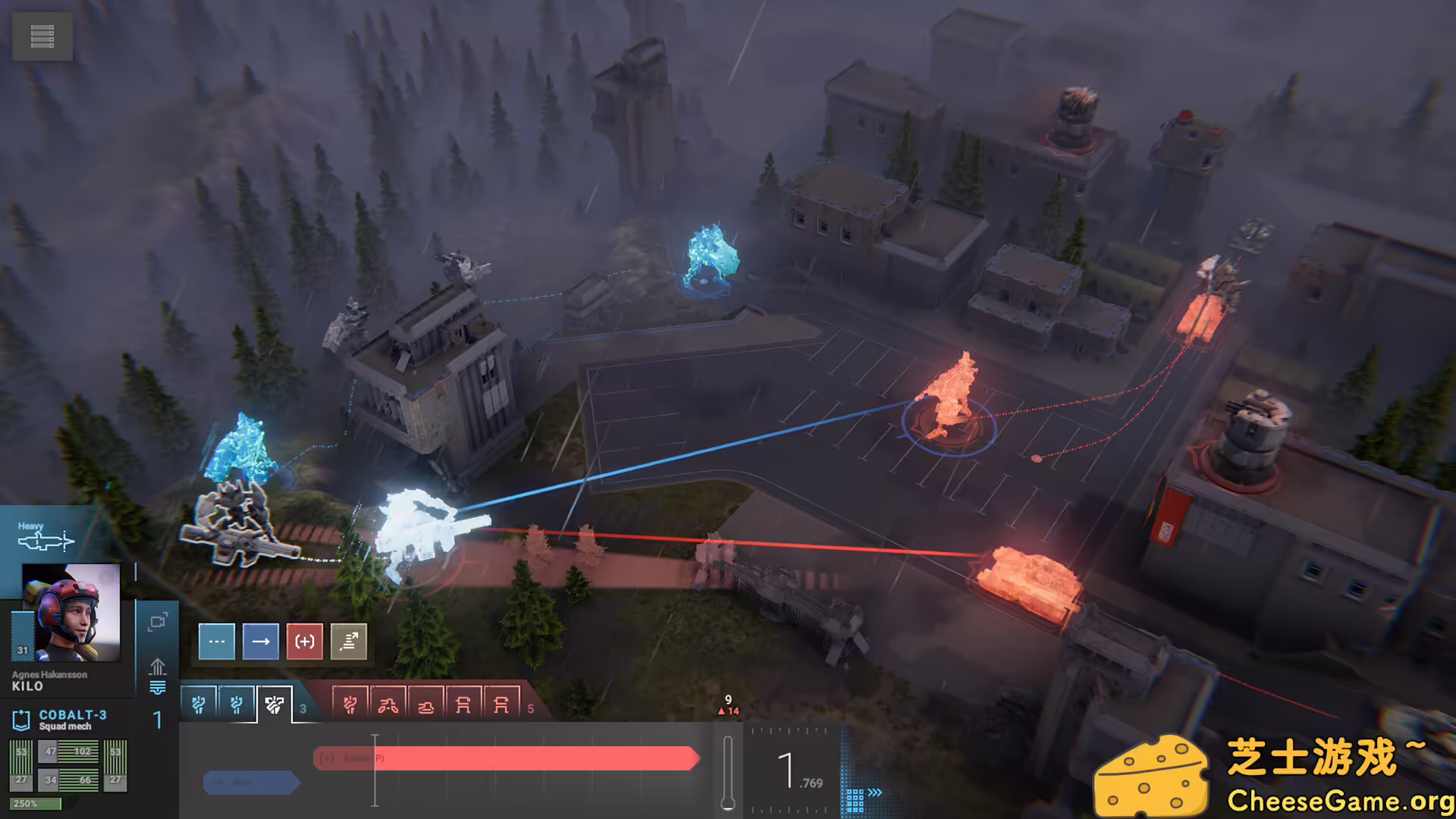This screenshot has width=1456, height=819.
Task: Open the hamburger menu at top left
Action: 42,36
